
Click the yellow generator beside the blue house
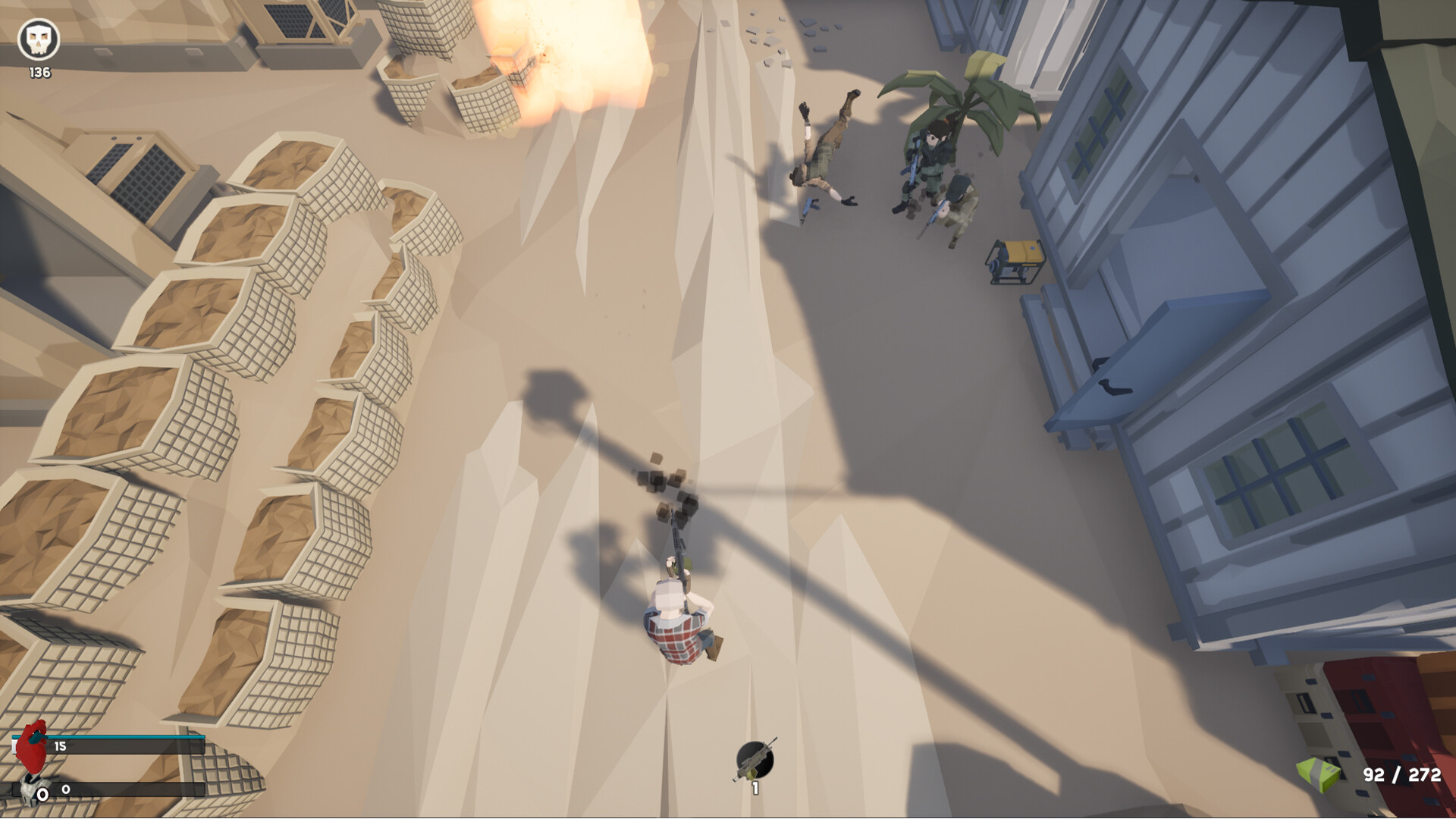pyautogui.click(x=1016, y=262)
